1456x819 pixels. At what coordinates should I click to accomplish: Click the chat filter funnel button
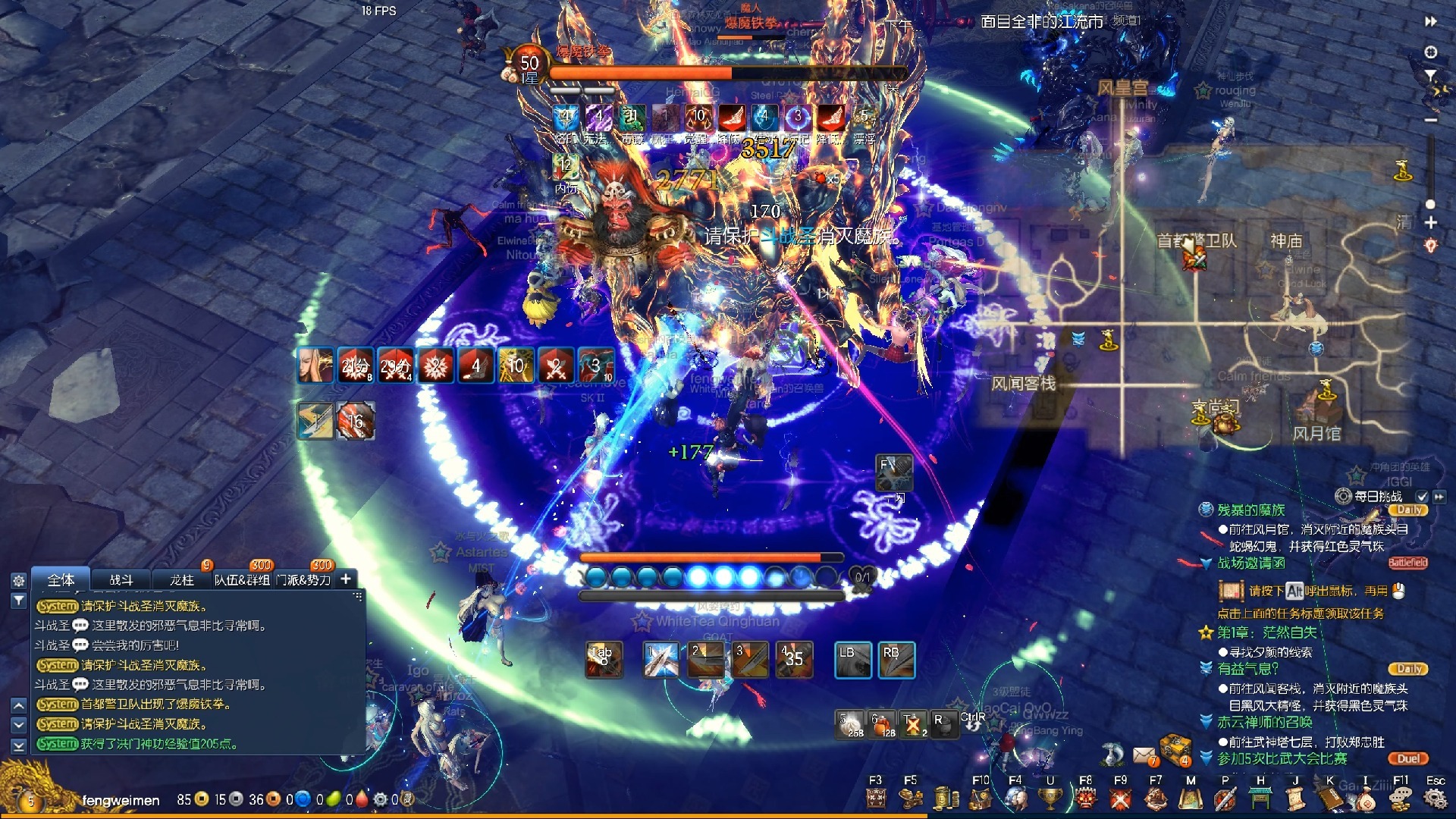pyautogui.click(x=19, y=601)
